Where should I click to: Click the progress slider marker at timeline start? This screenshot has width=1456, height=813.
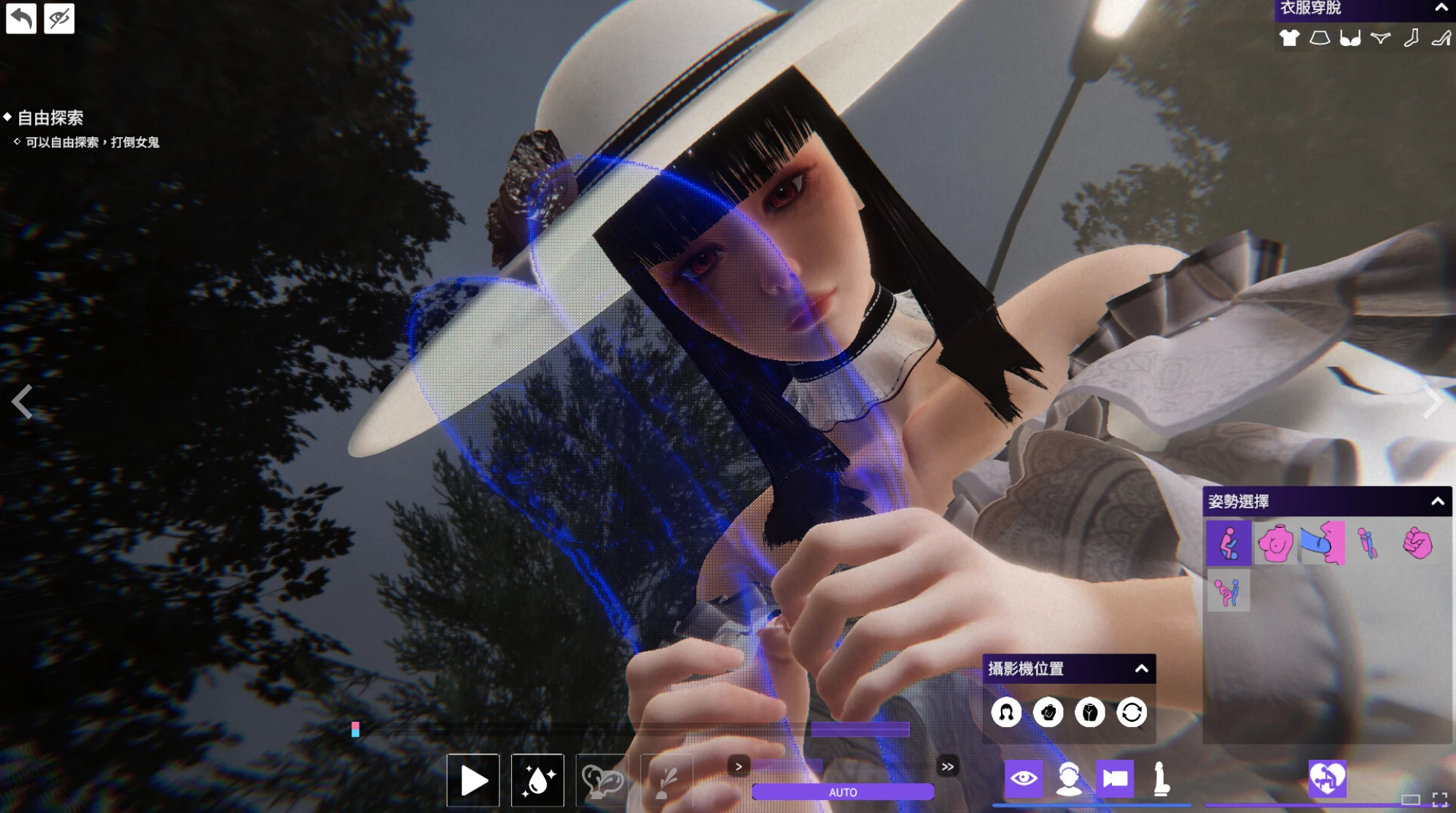[x=355, y=728]
